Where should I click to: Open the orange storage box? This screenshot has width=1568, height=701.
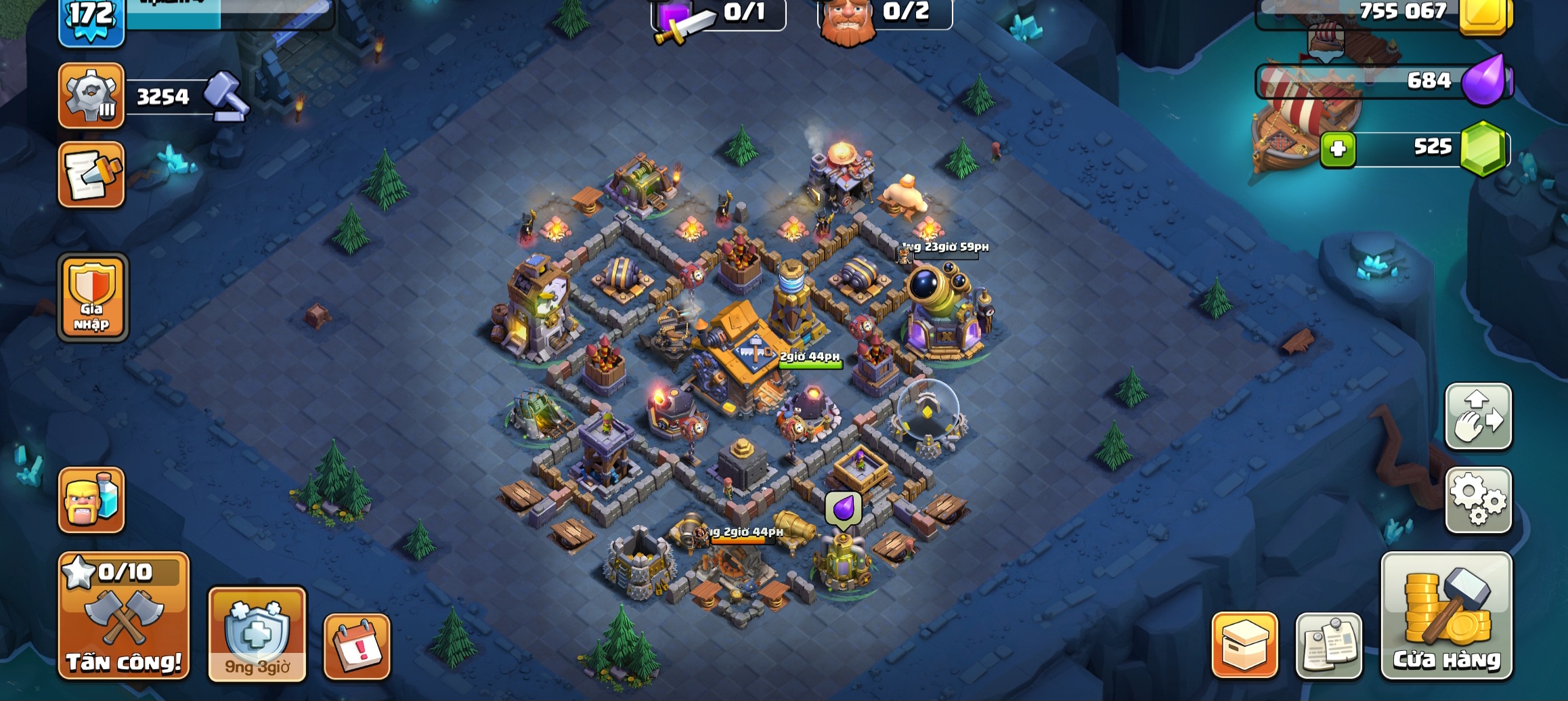tap(1244, 645)
